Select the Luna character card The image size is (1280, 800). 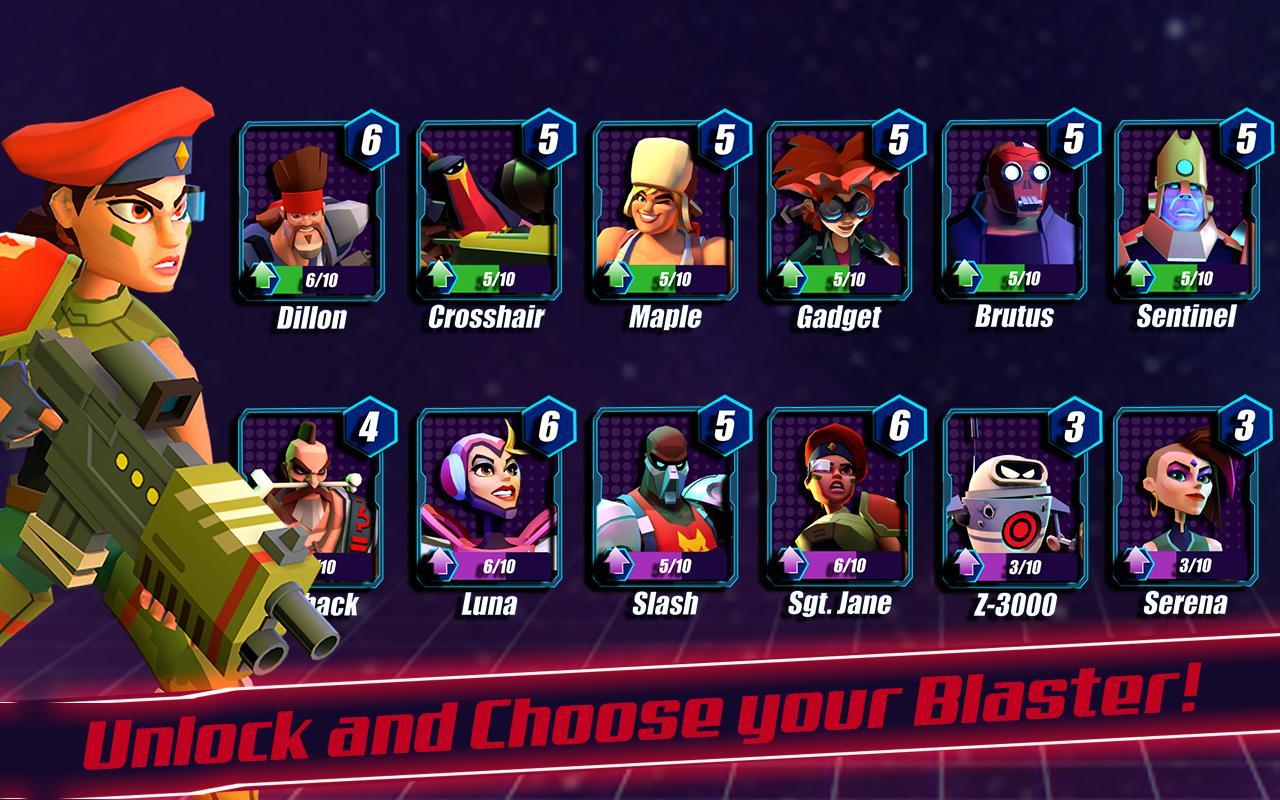click(489, 500)
